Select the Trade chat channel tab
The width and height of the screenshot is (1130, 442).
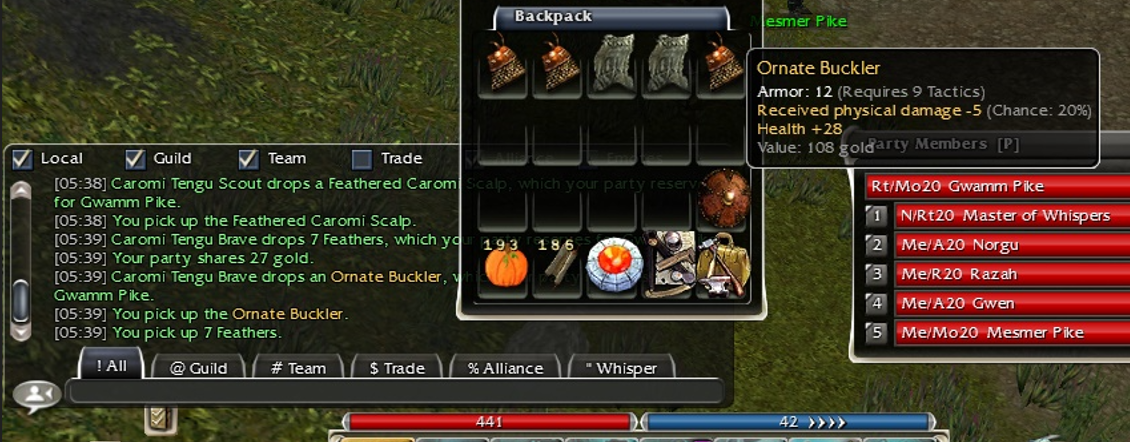[x=395, y=368]
